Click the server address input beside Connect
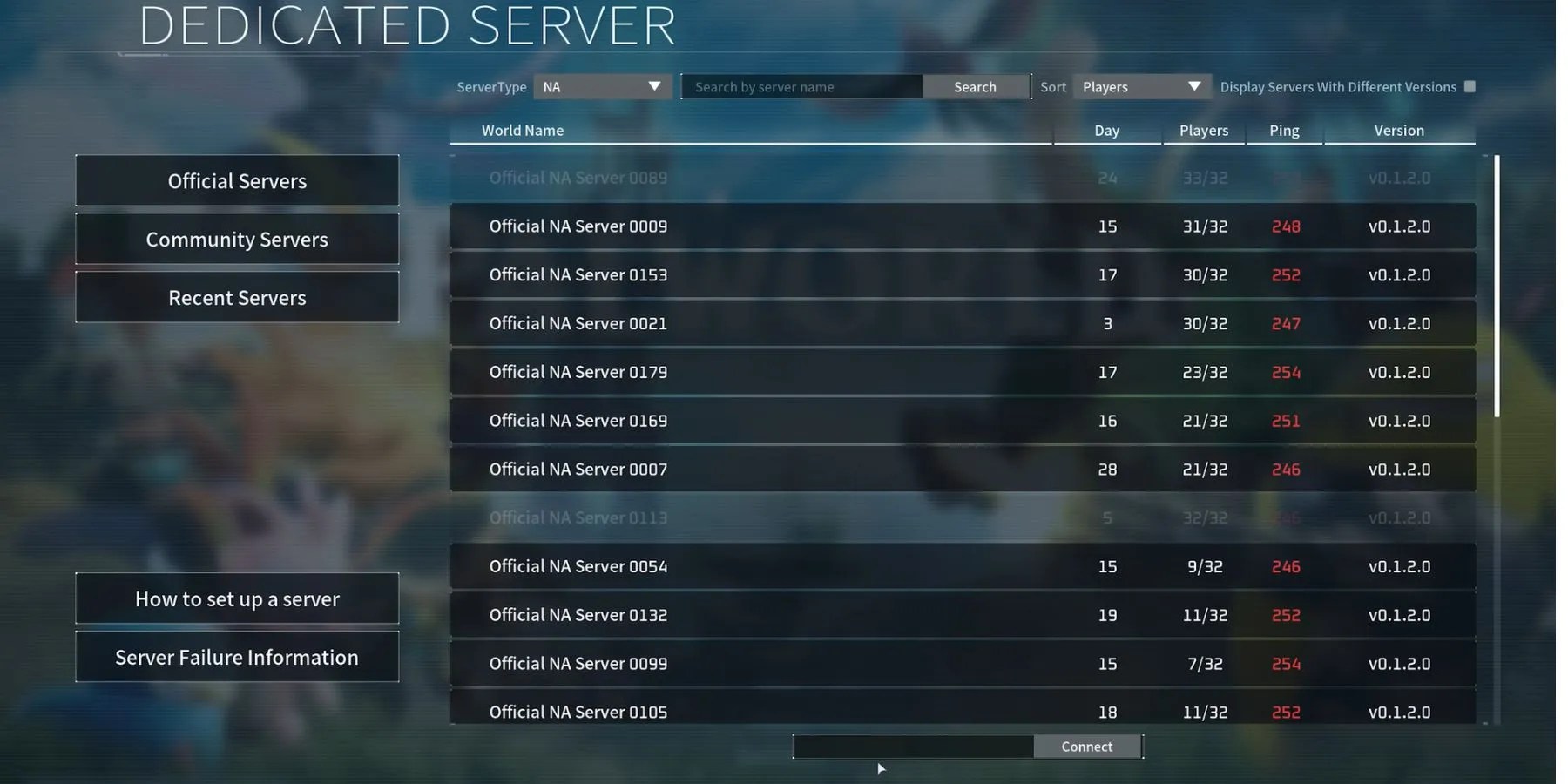The height and width of the screenshot is (784, 1568). pos(911,746)
